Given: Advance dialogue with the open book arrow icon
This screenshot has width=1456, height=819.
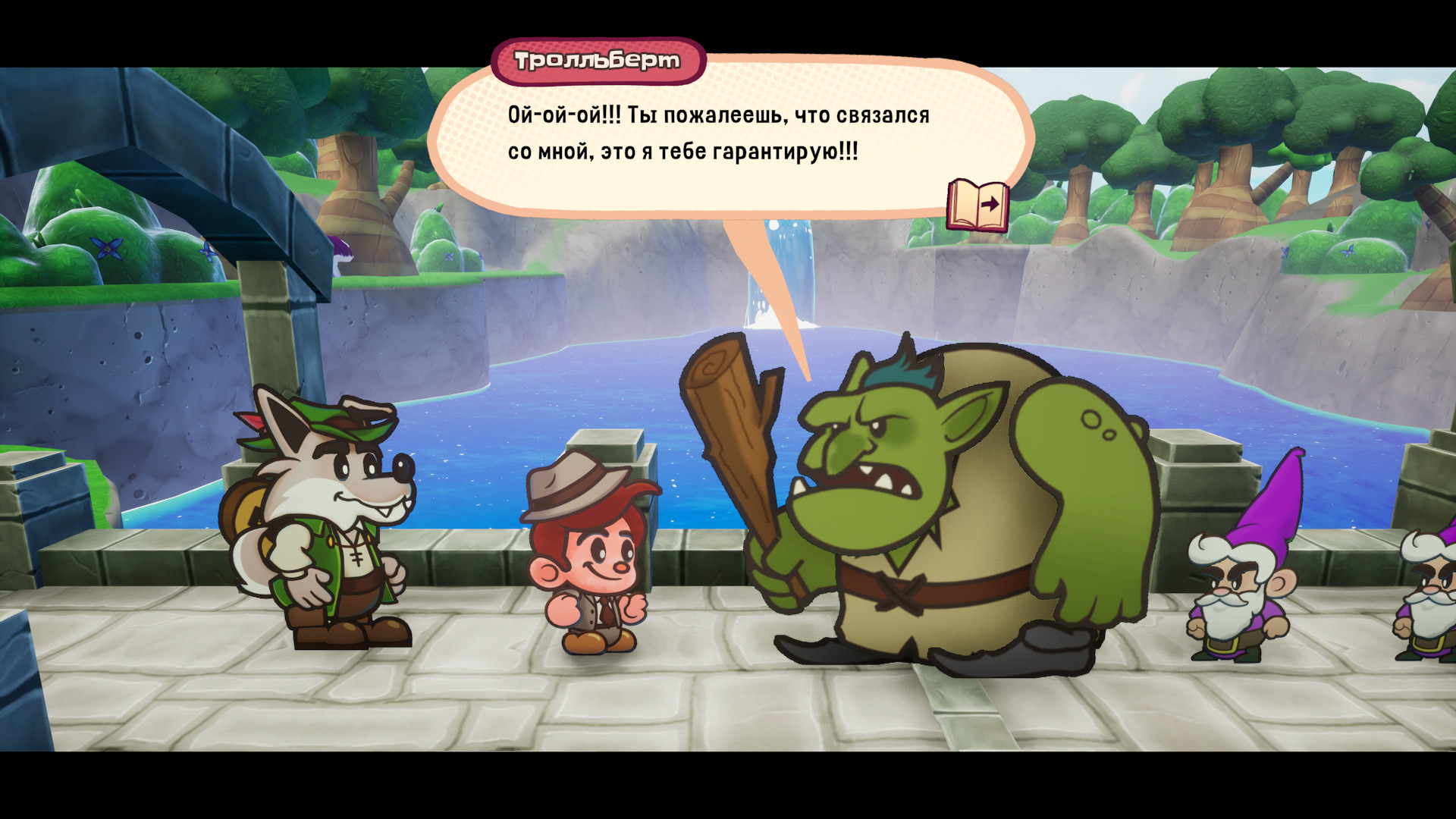Looking at the screenshot, I should (977, 205).
